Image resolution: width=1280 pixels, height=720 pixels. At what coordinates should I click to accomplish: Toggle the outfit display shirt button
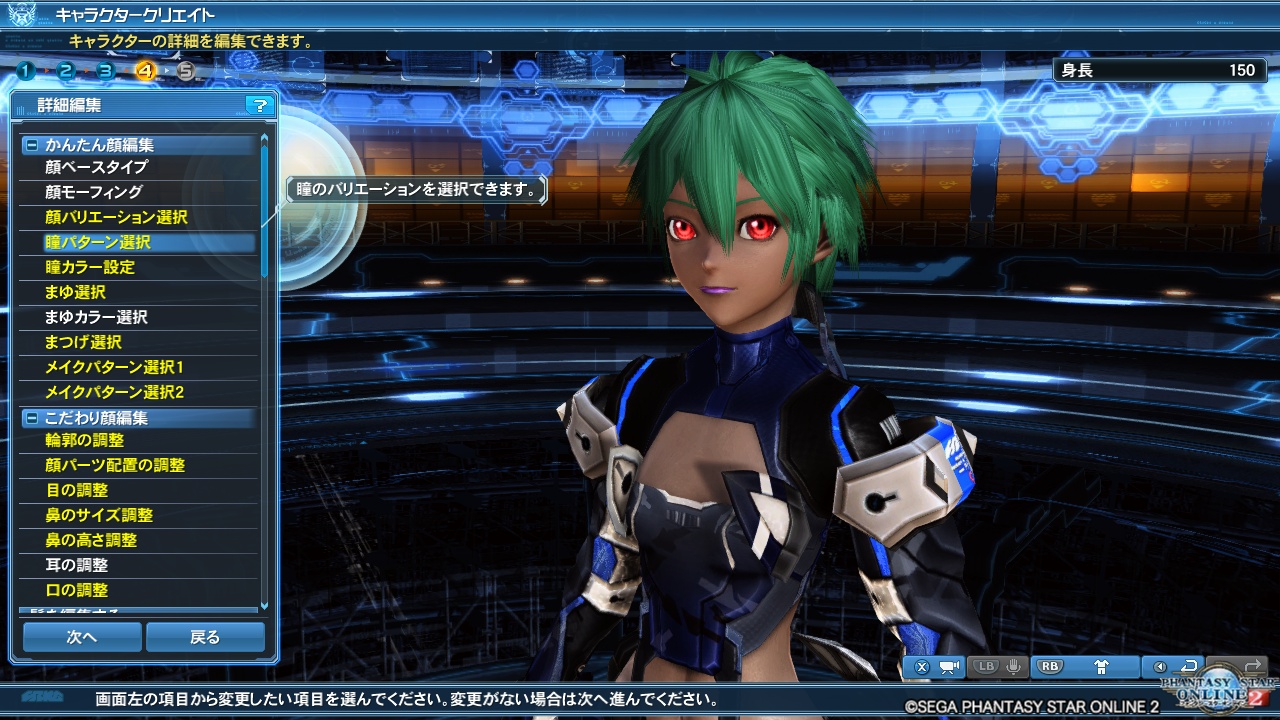click(x=1101, y=666)
